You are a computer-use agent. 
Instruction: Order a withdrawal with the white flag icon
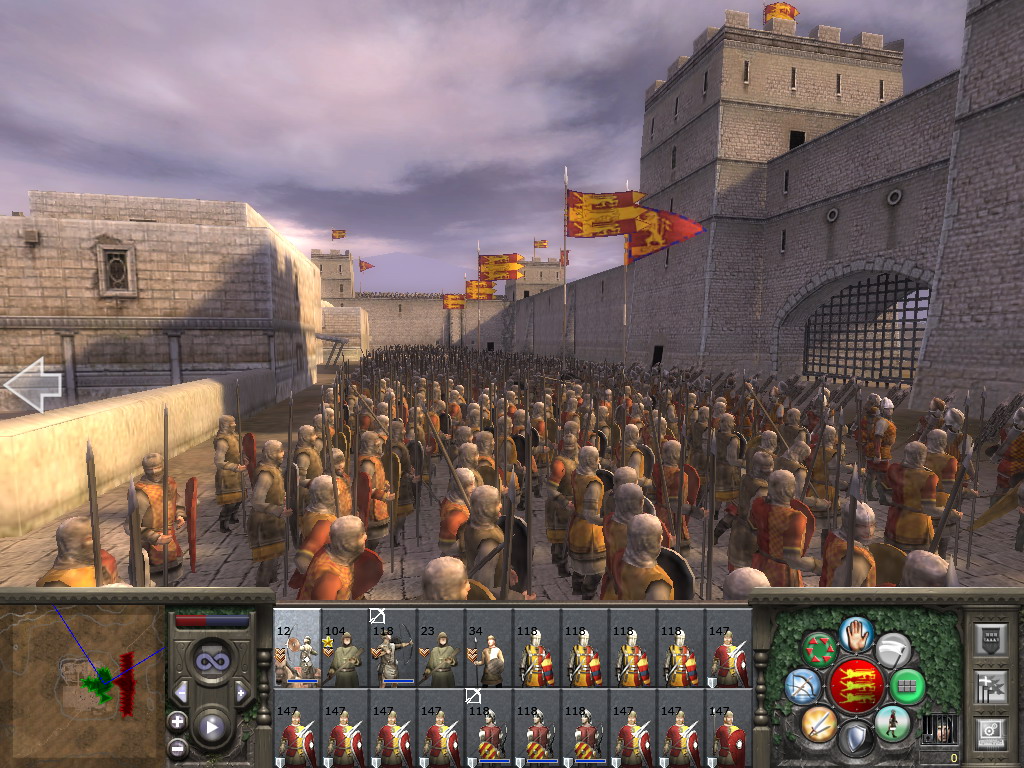[x=893, y=650]
